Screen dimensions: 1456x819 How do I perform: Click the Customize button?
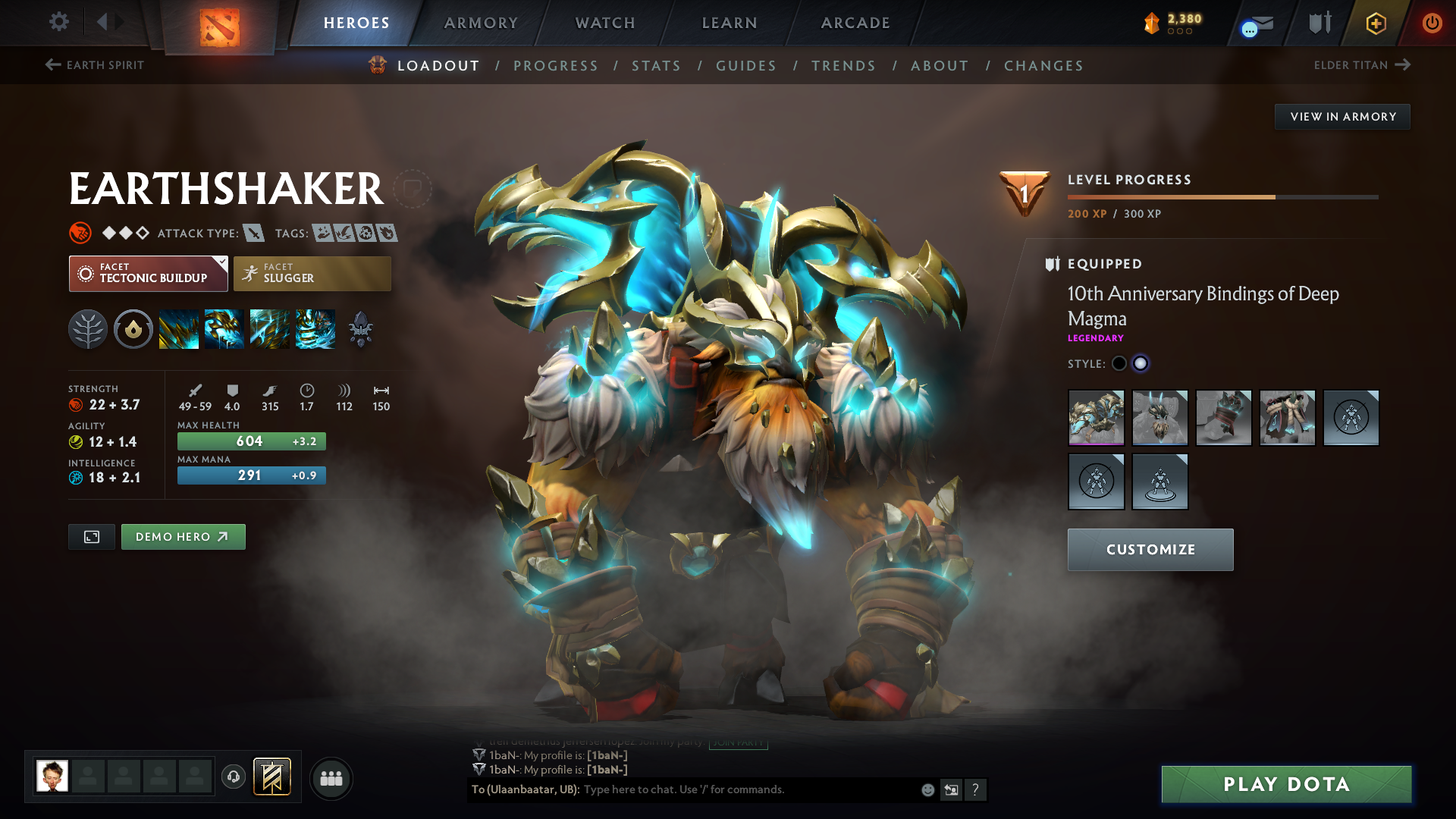click(1150, 549)
